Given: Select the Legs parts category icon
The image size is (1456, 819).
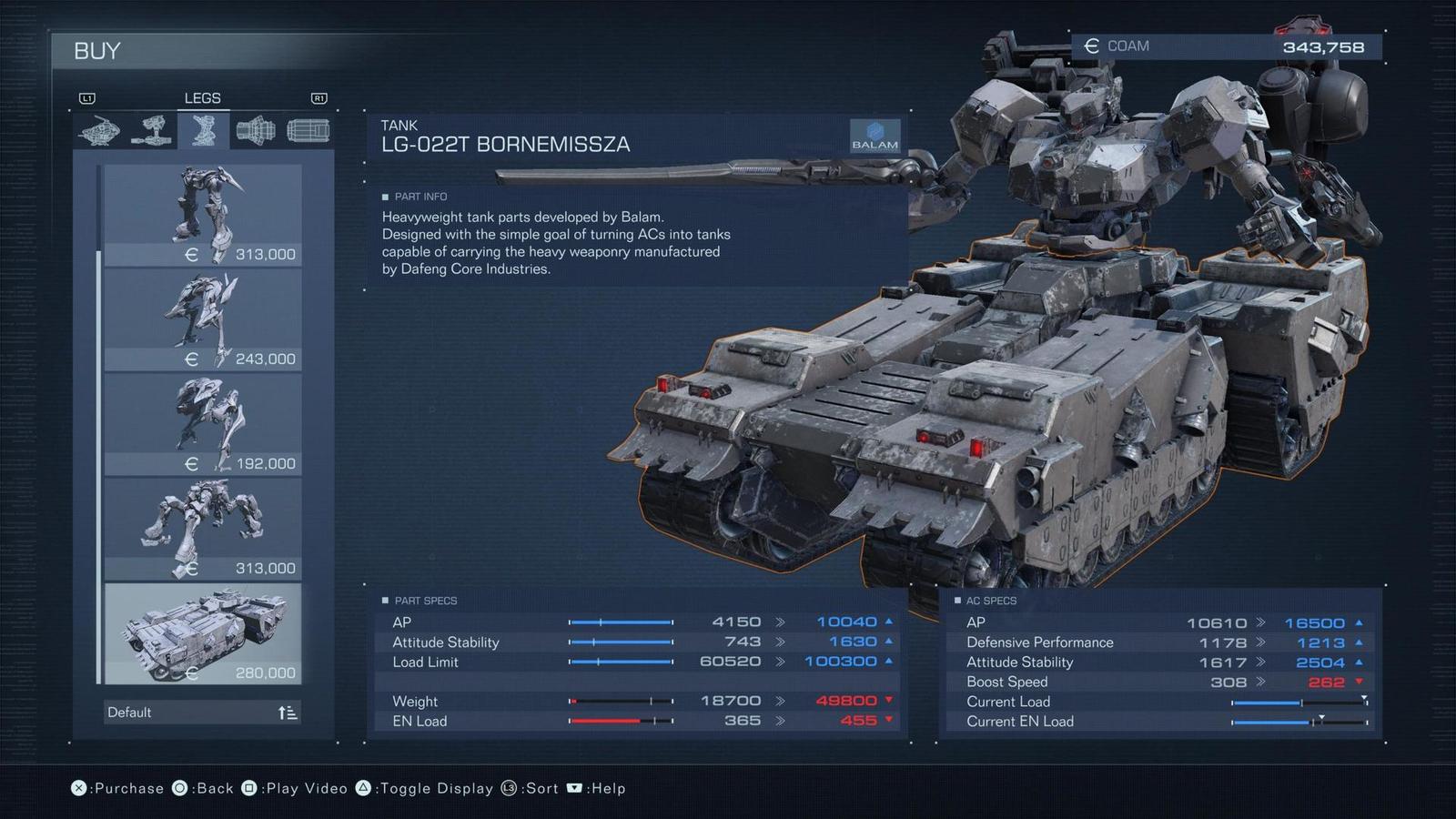Looking at the screenshot, I should tap(202, 130).
